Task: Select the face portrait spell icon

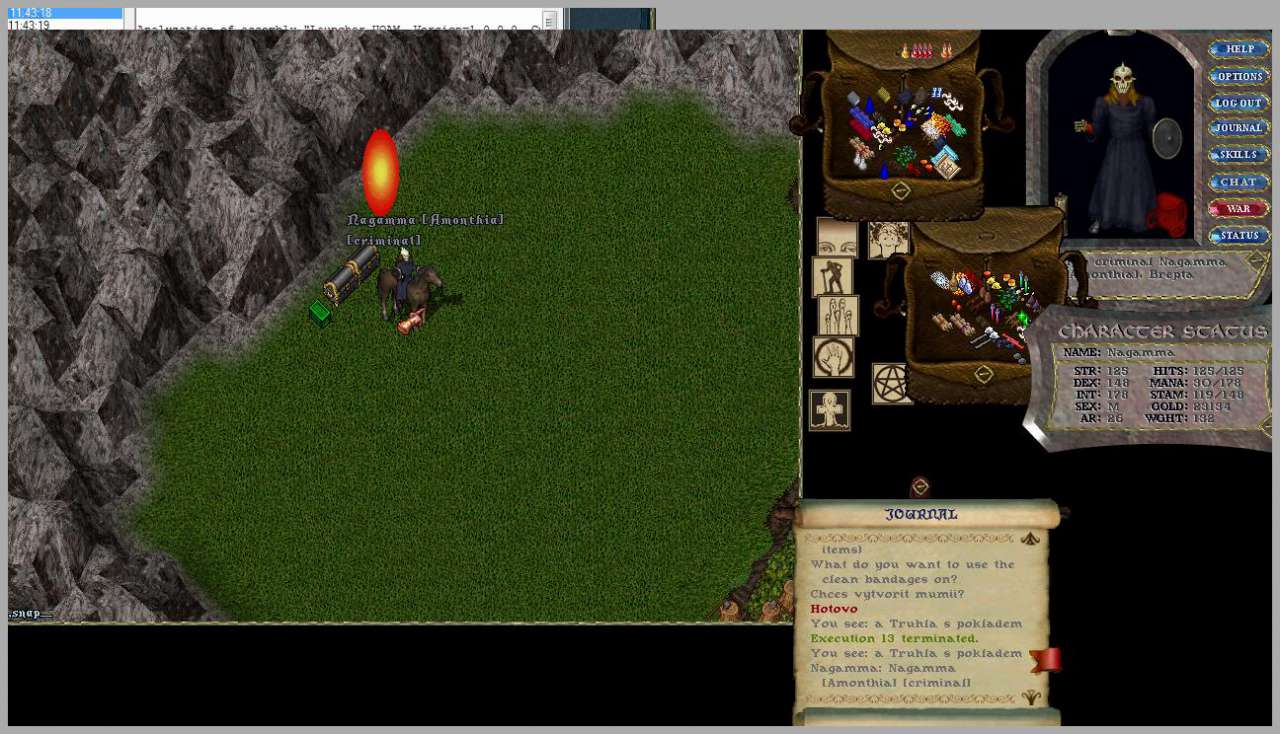Action: pos(887,239)
